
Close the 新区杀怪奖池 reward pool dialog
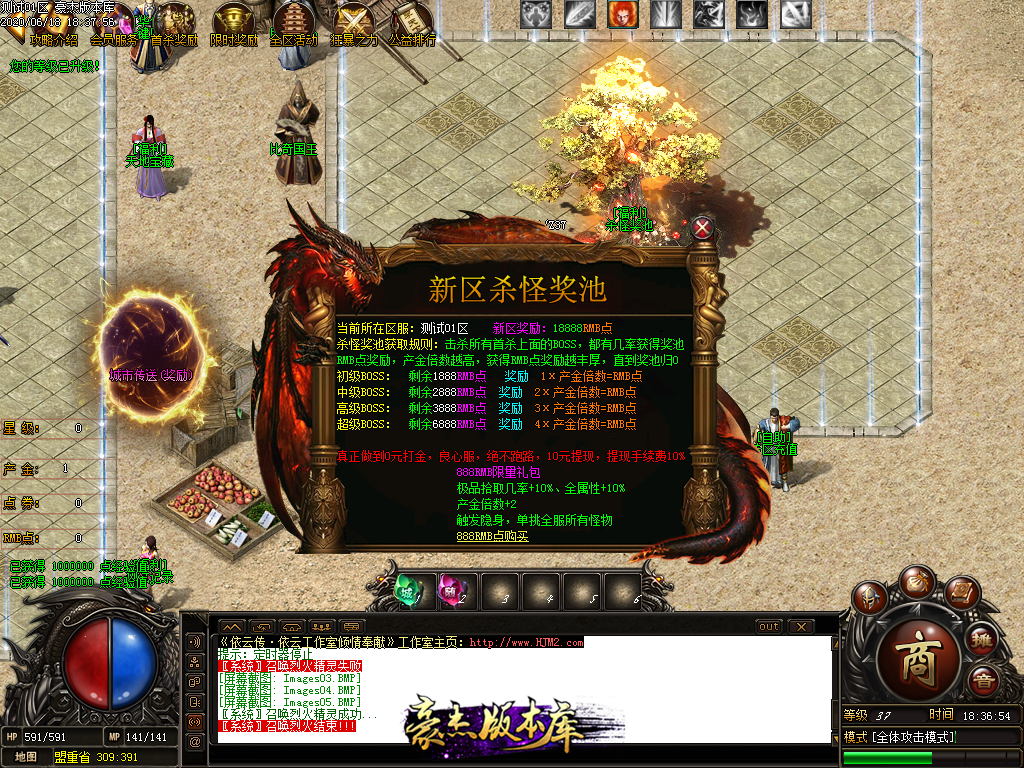703,228
